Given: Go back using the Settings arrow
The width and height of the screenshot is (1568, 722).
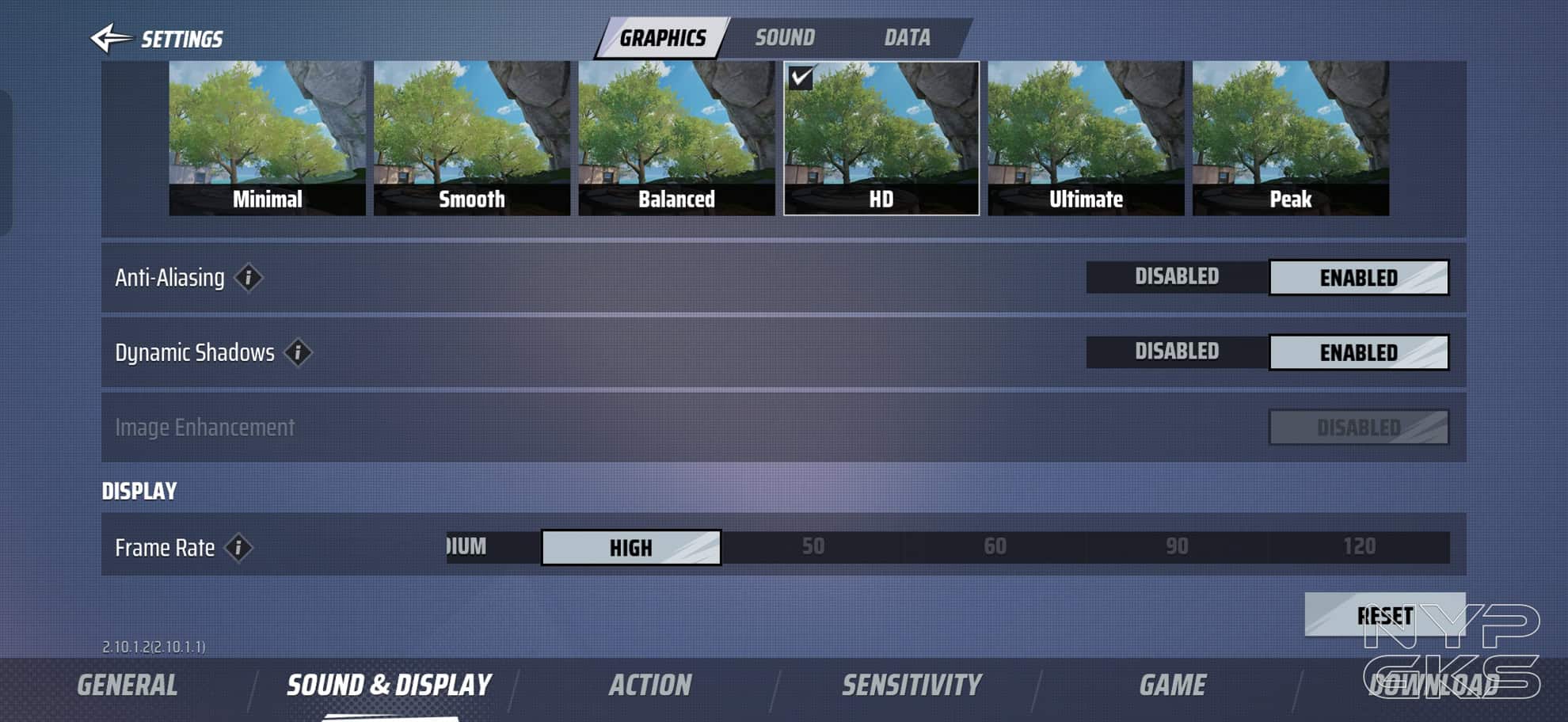Looking at the screenshot, I should tap(112, 38).
